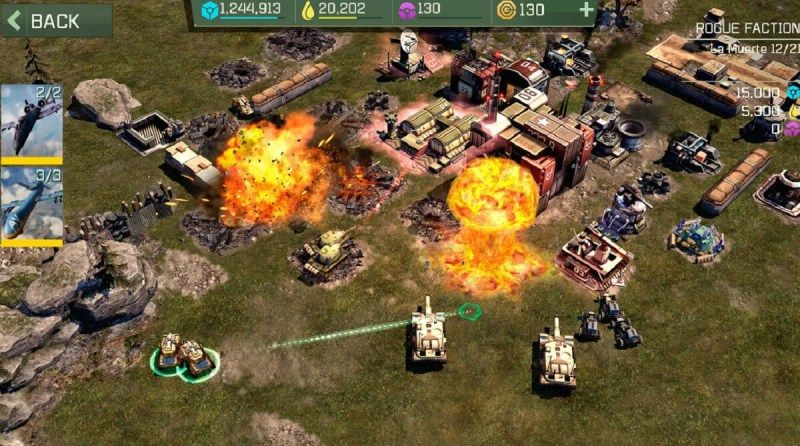Screen dimensions: 800x446
Task: Select the two-unit squad with green ring
Action: (186, 355)
